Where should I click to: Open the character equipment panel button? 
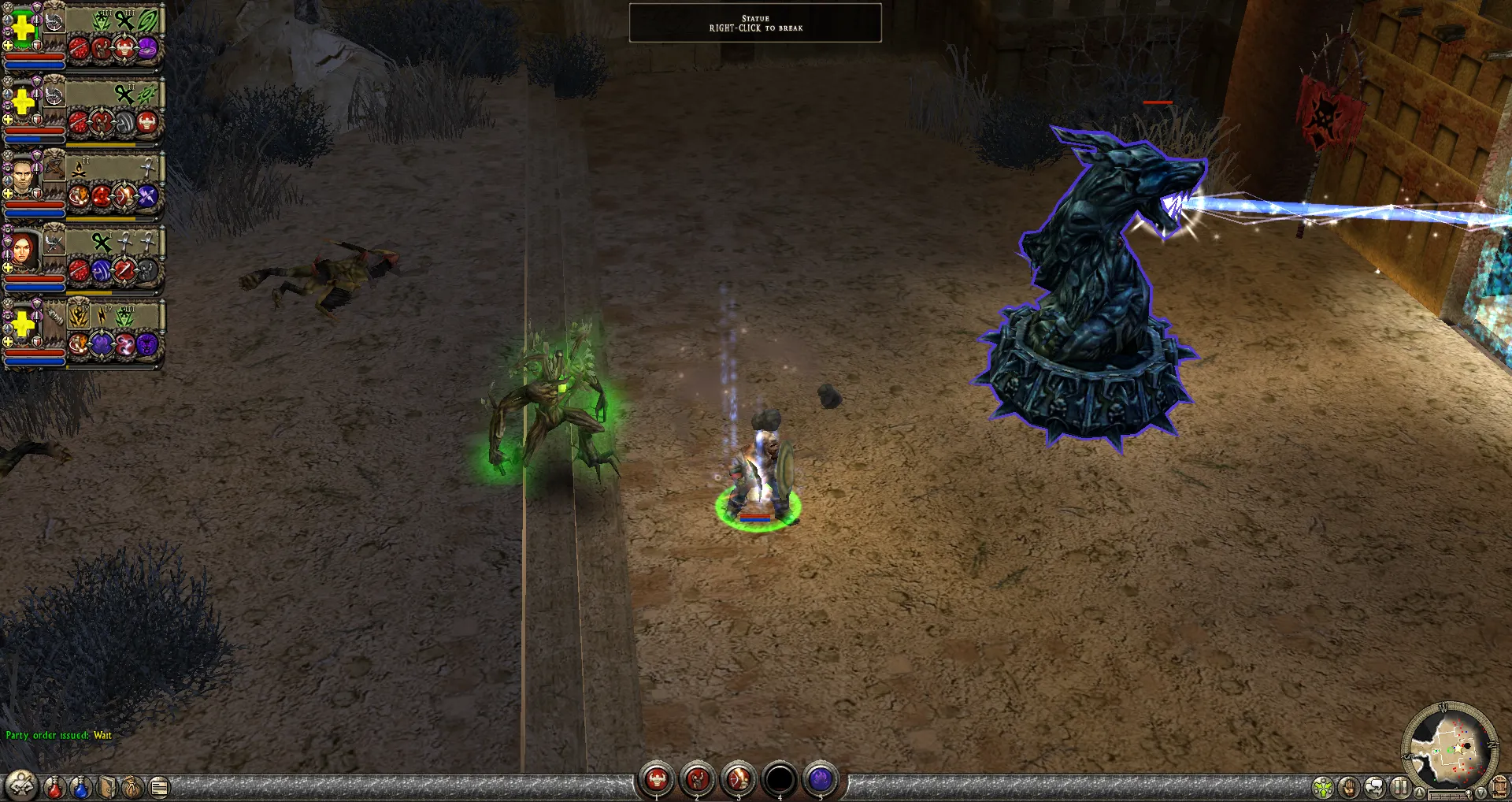(x=21, y=785)
